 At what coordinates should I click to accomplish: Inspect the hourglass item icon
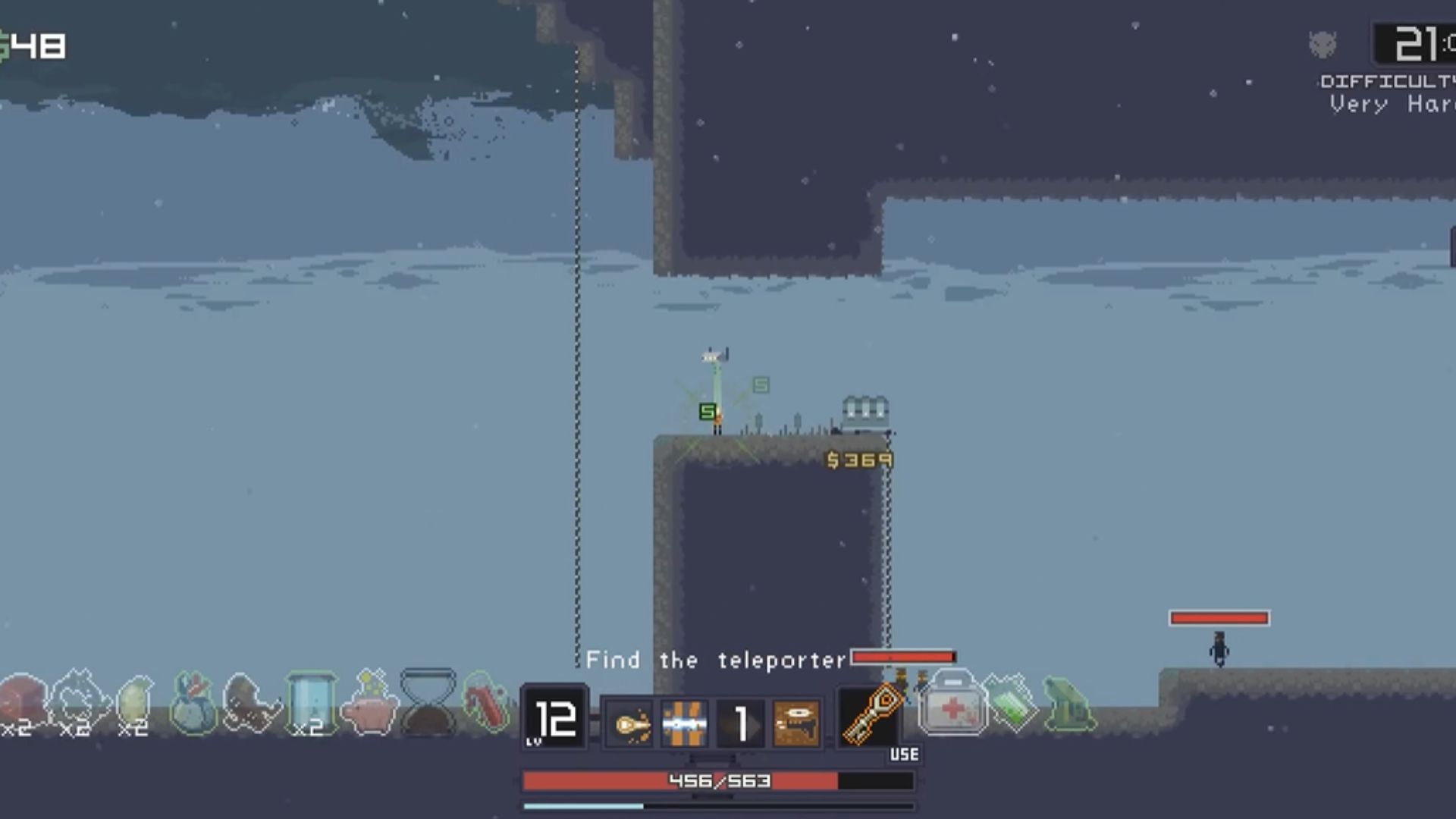click(428, 703)
